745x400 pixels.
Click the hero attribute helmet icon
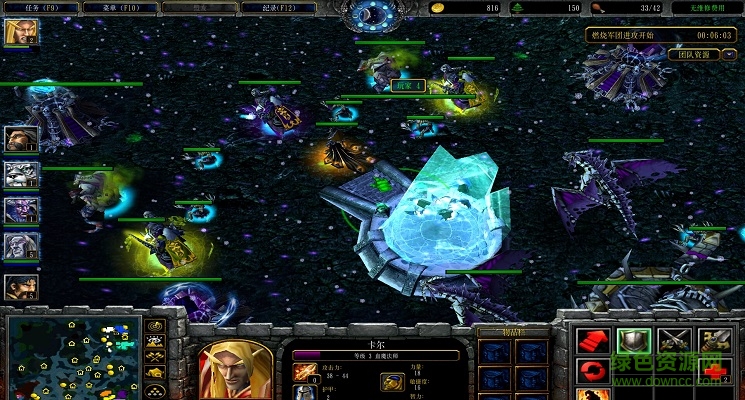click(392, 380)
